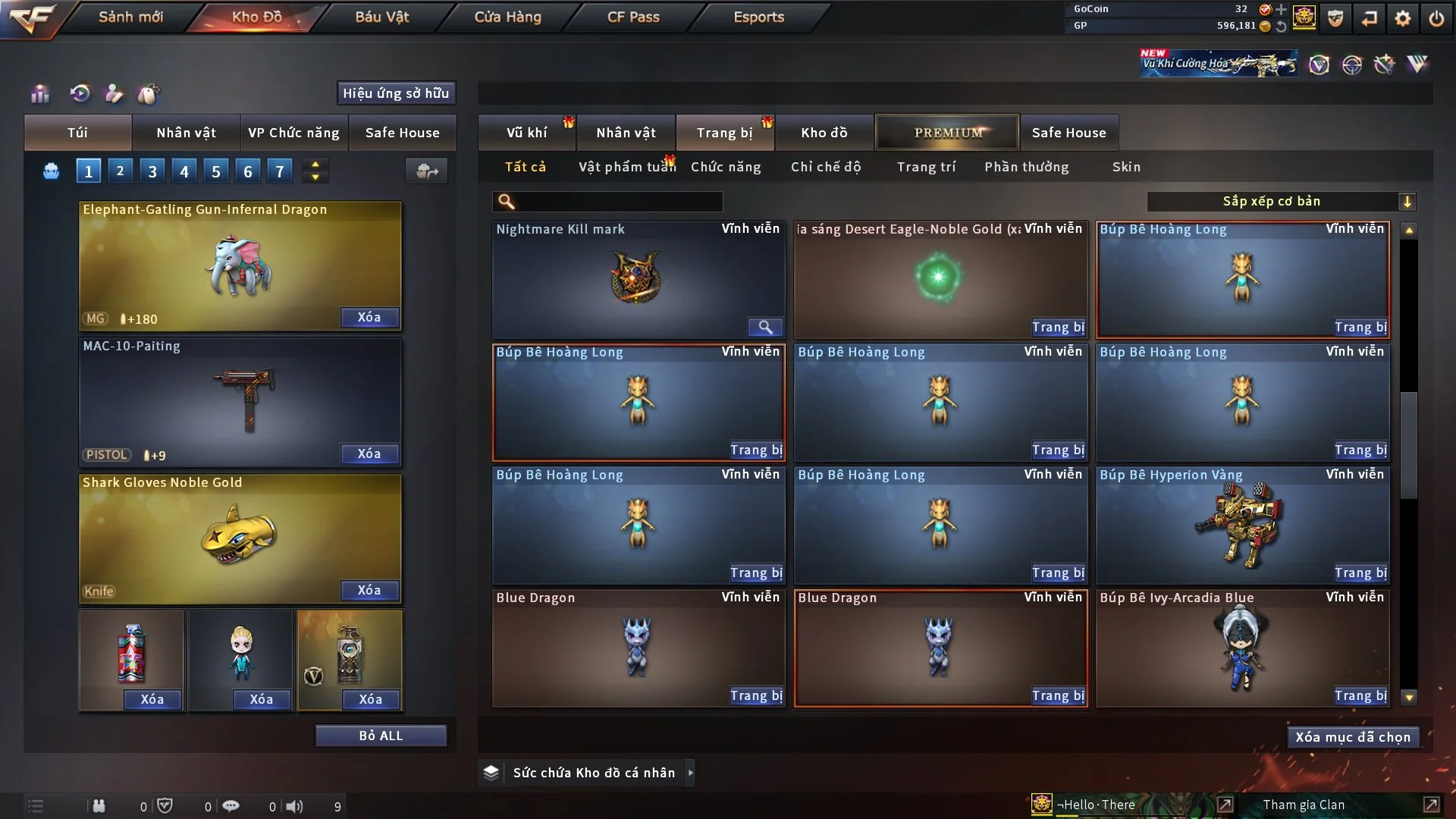Focus the inventory search field
Viewport: 1456px width, 819px height.
click(x=618, y=201)
